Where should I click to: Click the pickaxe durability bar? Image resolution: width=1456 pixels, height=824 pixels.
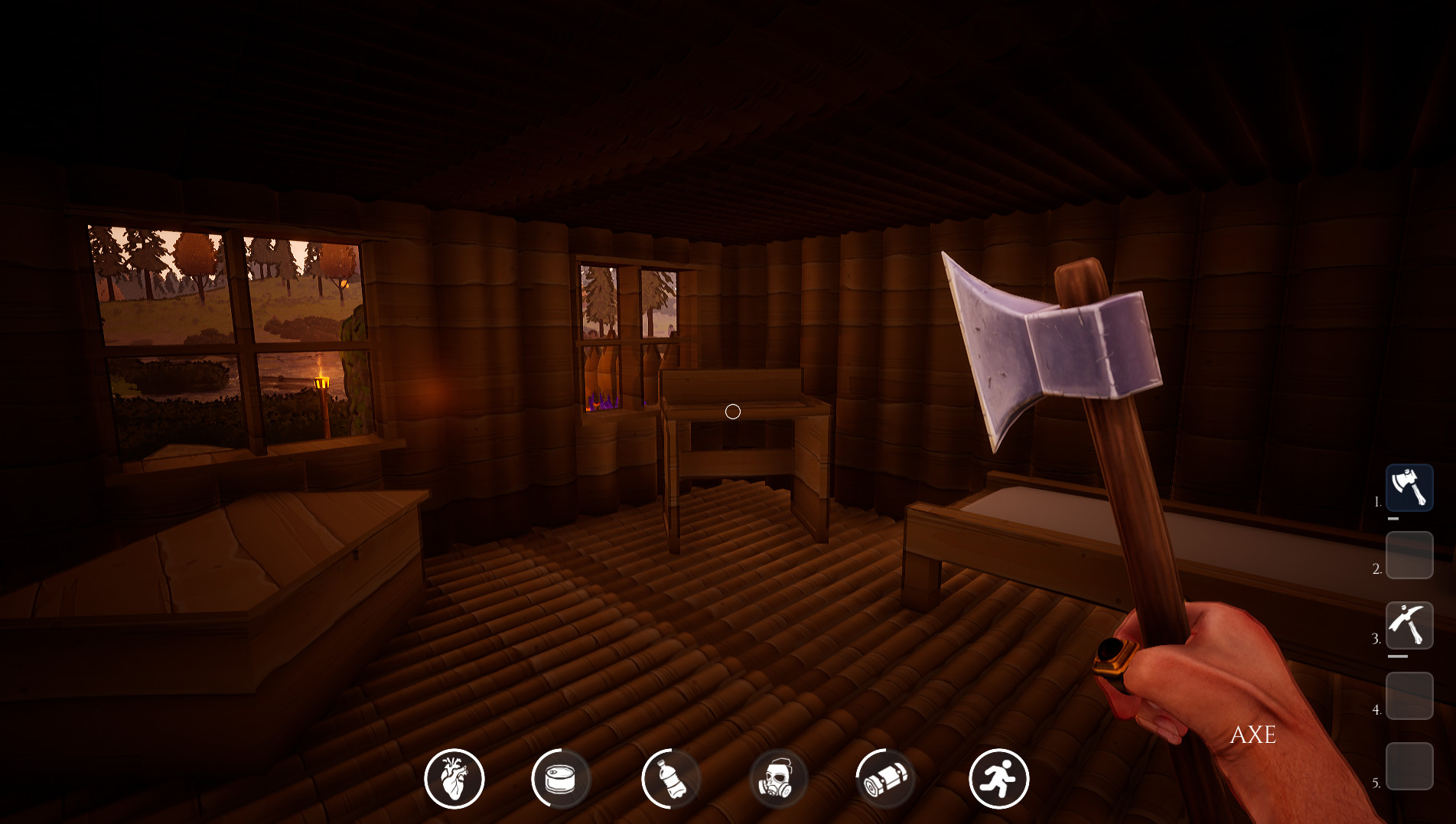1398,656
